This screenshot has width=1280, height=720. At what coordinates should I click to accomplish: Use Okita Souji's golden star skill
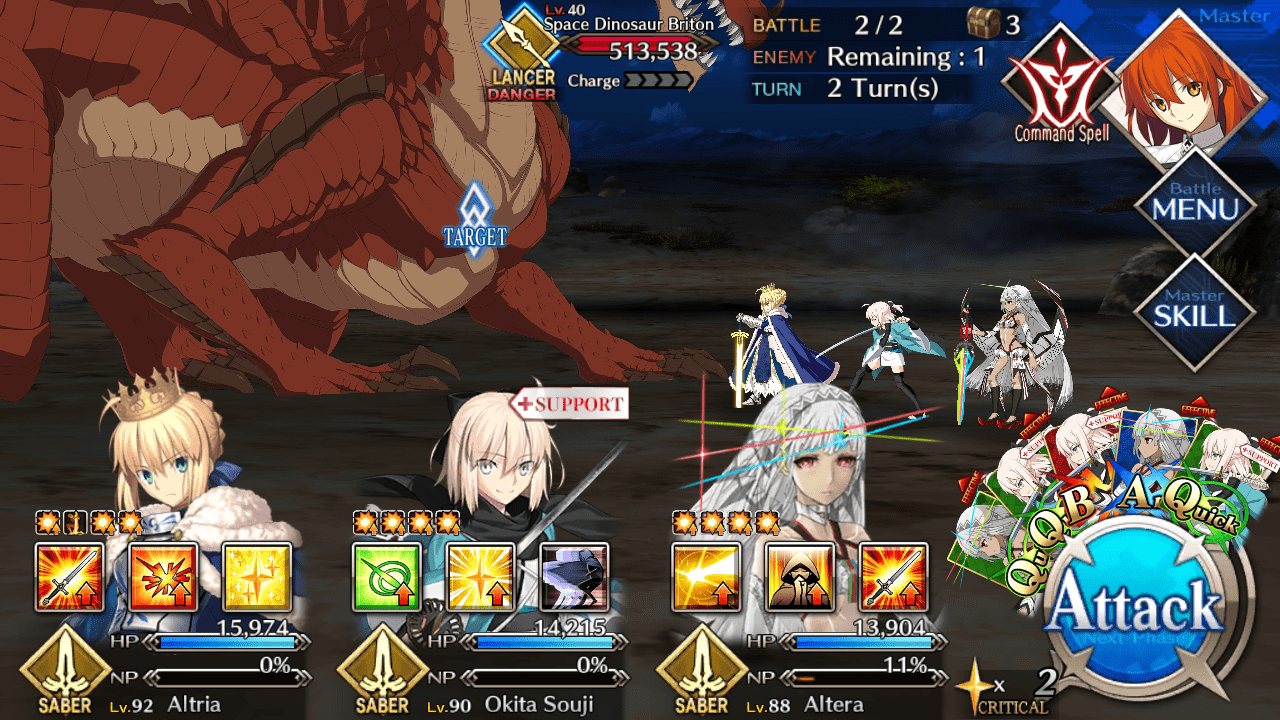(x=480, y=577)
